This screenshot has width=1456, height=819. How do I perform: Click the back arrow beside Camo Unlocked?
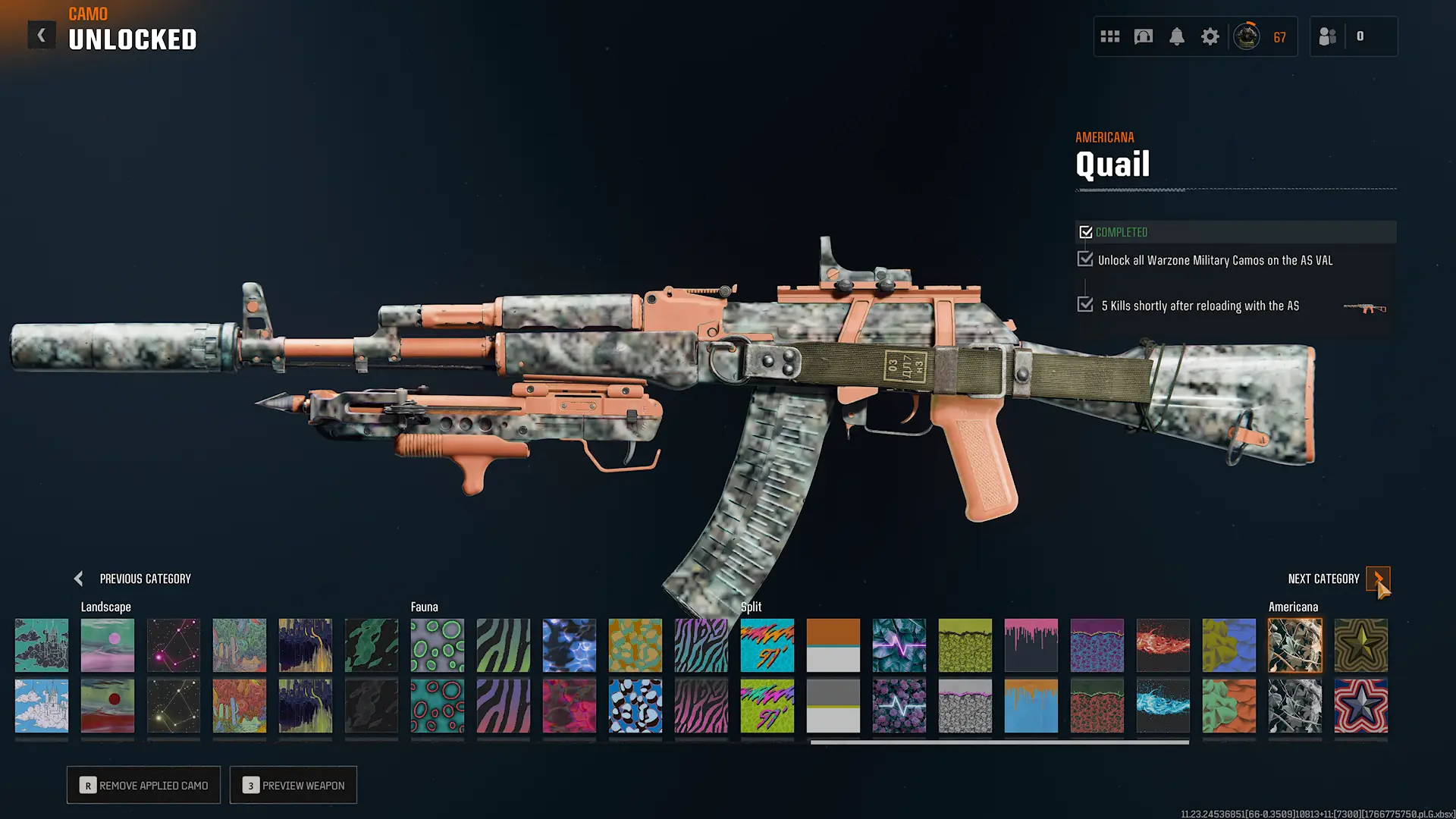pyautogui.click(x=42, y=34)
